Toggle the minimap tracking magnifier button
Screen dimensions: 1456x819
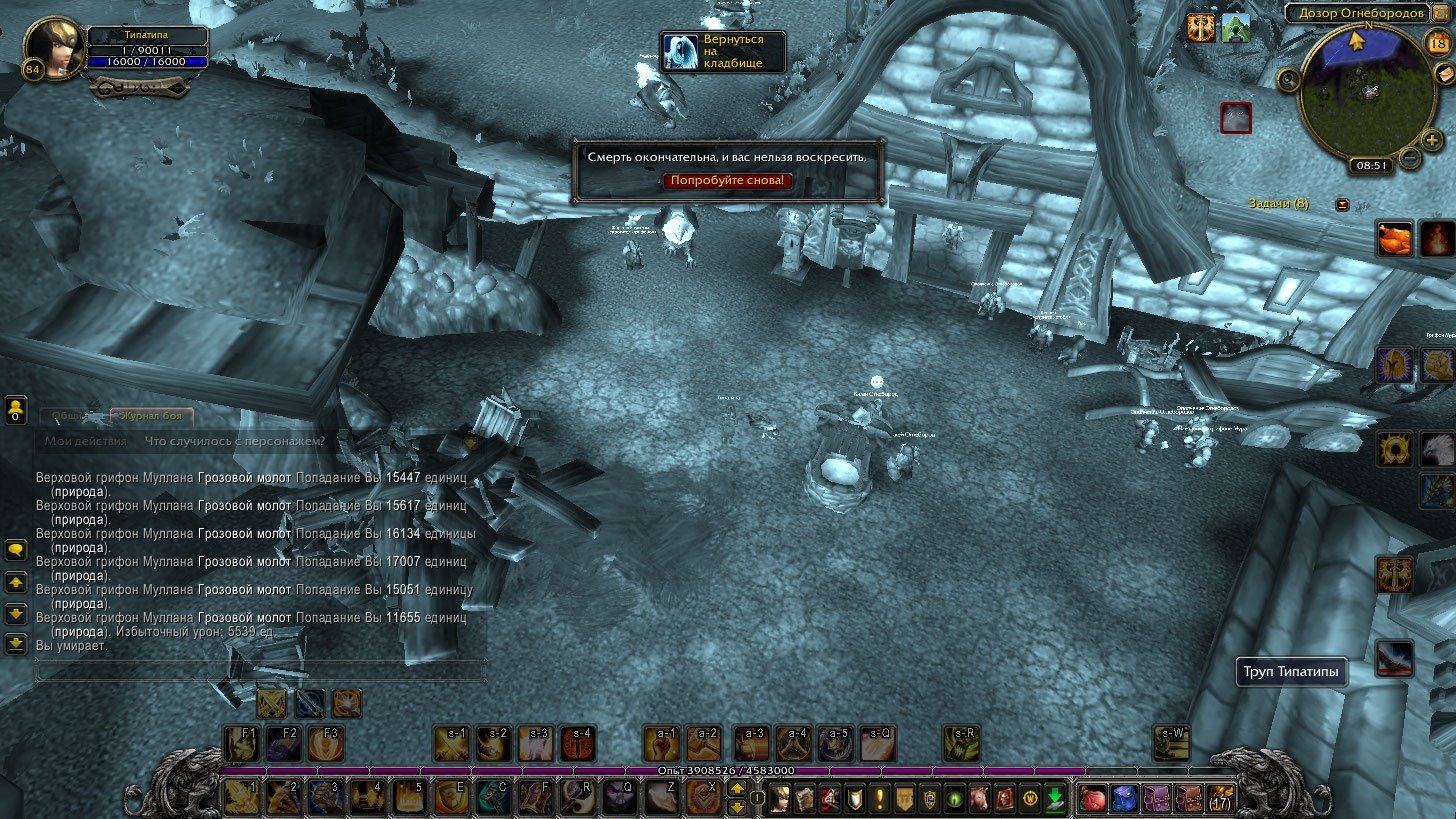(x=1289, y=79)
